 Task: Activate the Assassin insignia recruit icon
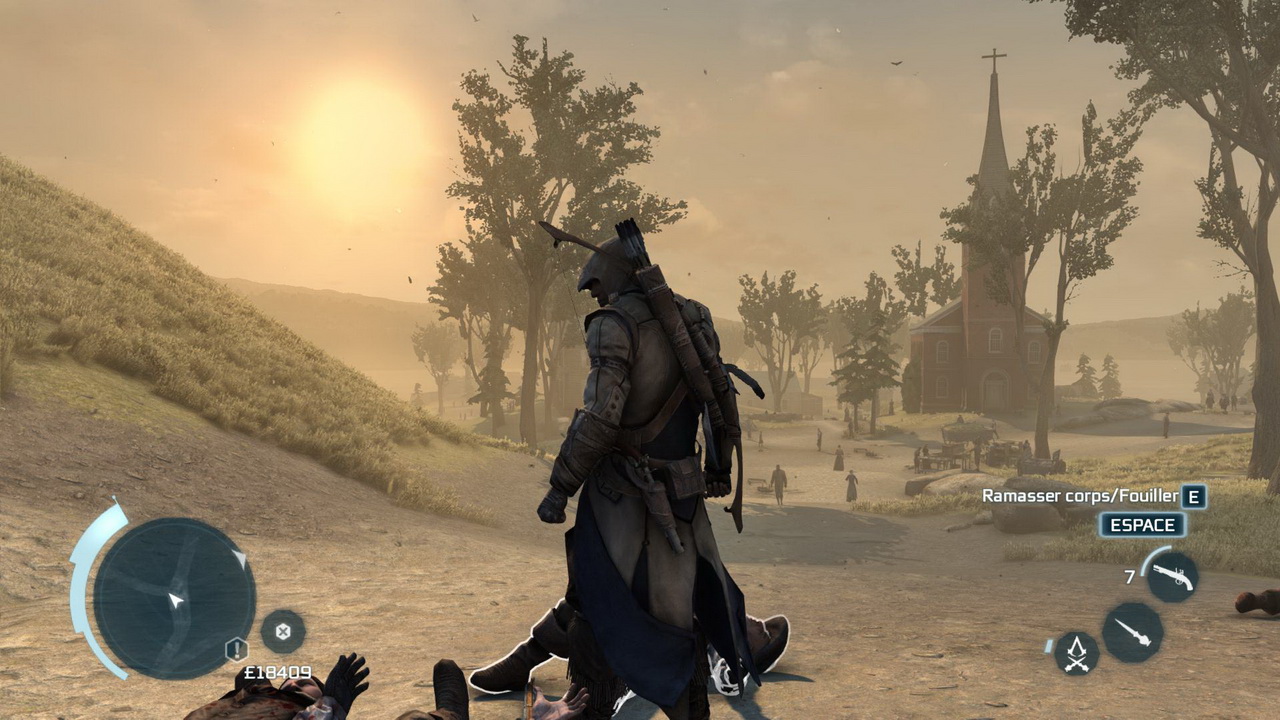pos(1076,653)
